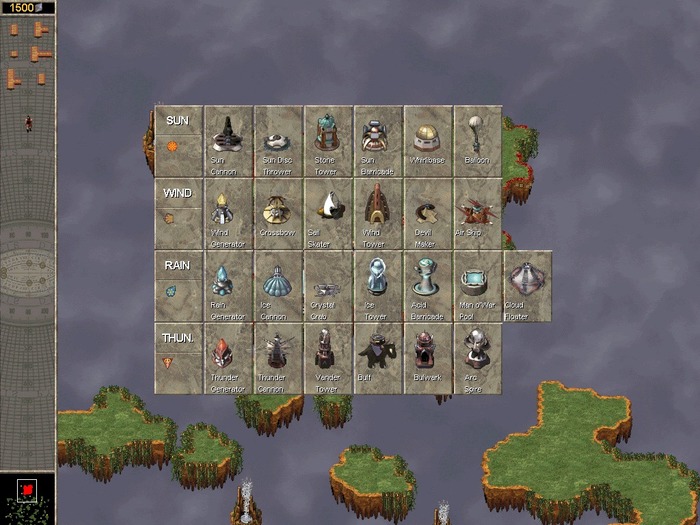
Task: Select the Crossbow unit tile
Action: pos(278,213)
